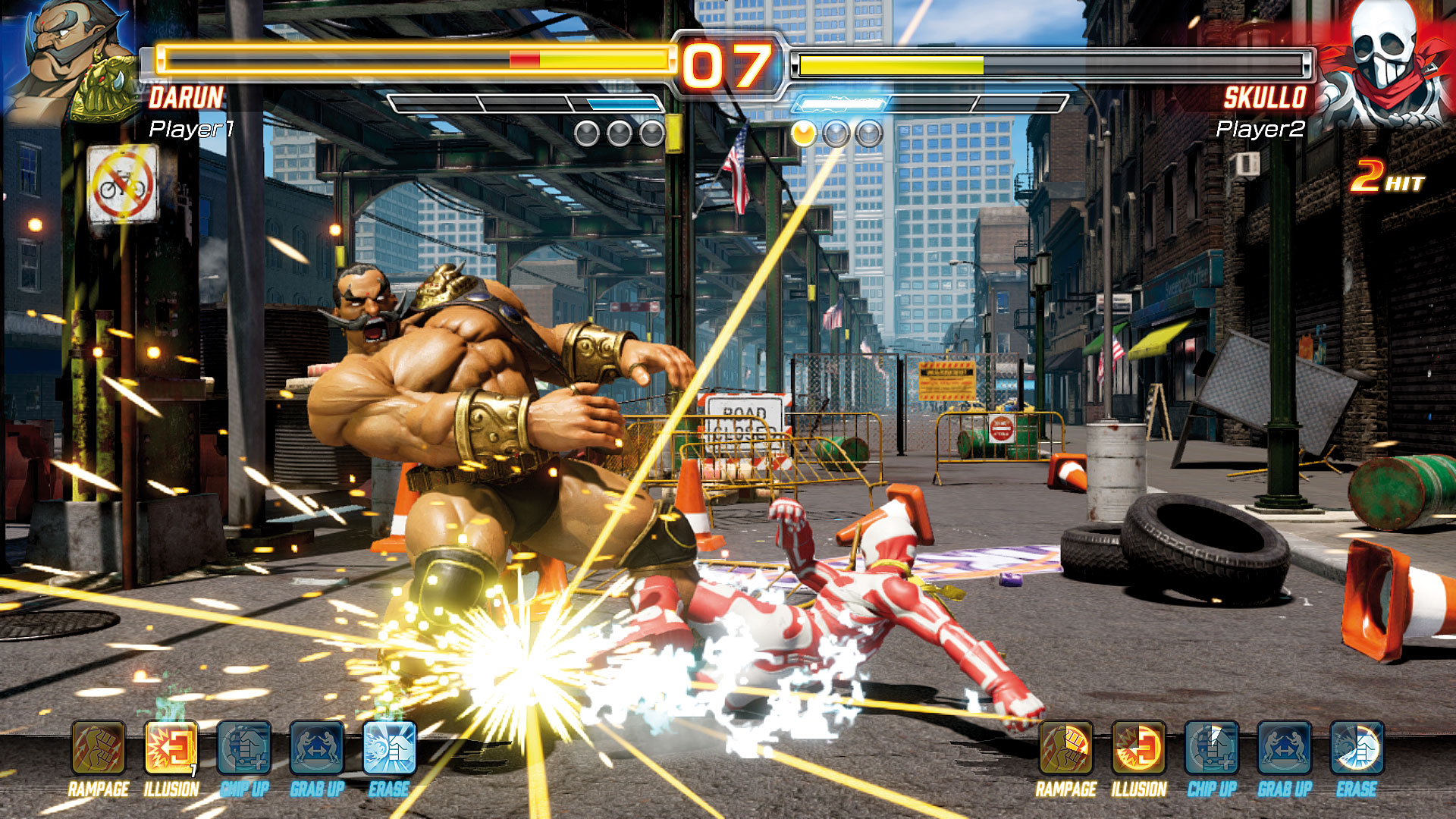1456x819 pixels.
Task: Click Skullo's skull character portrait
Action: [x=1386, y=62]
